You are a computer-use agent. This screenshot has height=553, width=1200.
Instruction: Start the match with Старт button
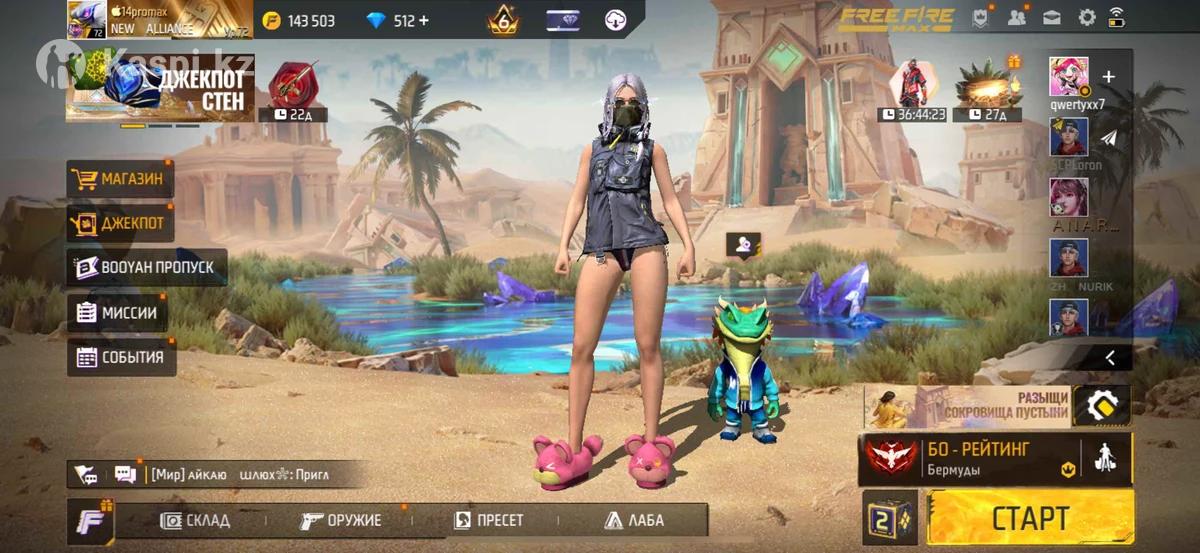click(1030, 518)
